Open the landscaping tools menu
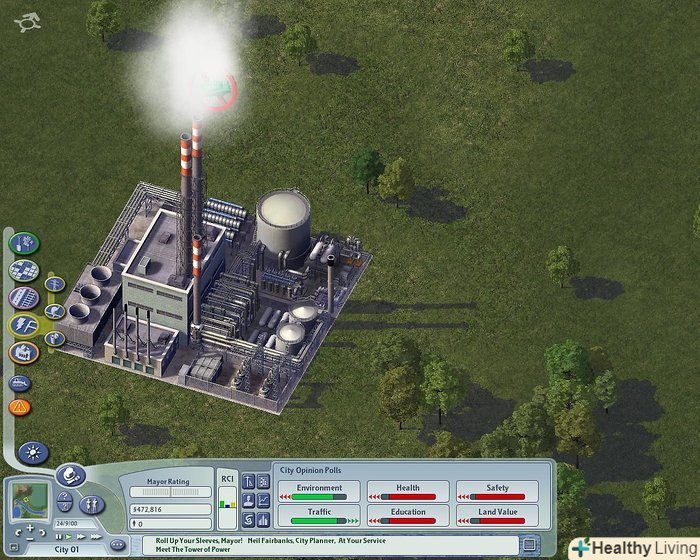 coord(24,243)
